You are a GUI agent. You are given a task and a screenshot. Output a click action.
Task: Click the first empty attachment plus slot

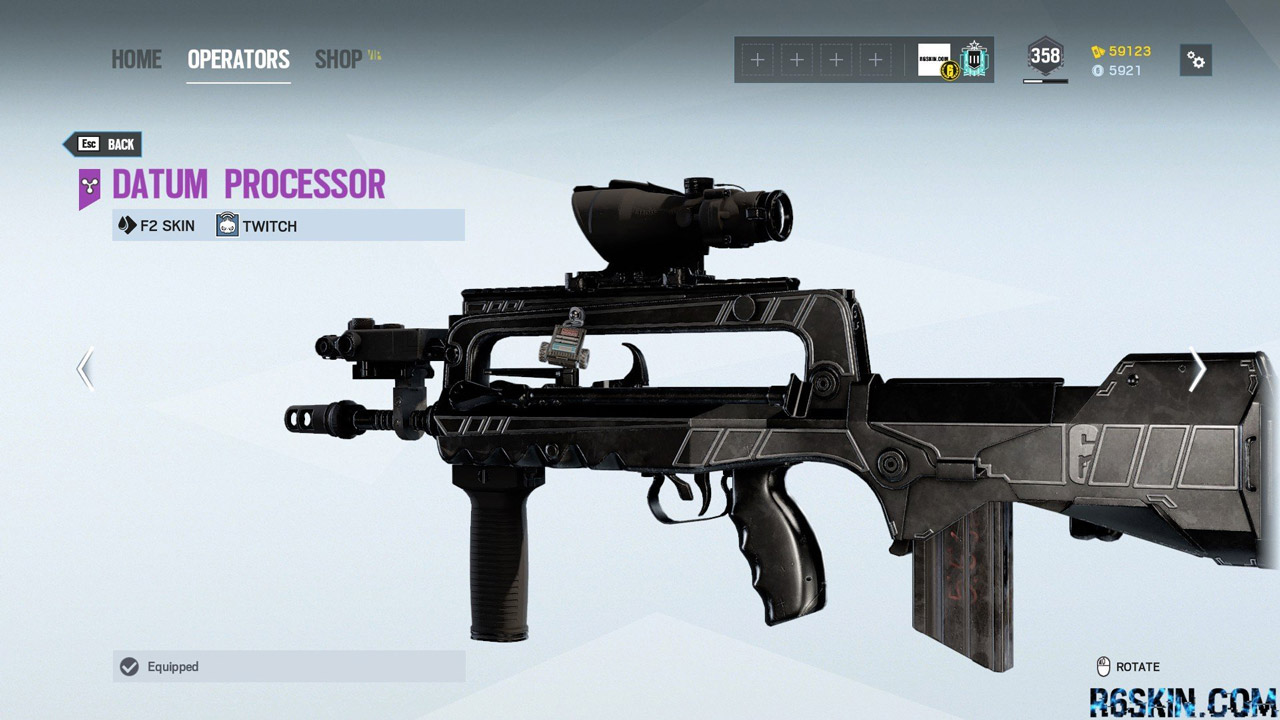point(757,60)
